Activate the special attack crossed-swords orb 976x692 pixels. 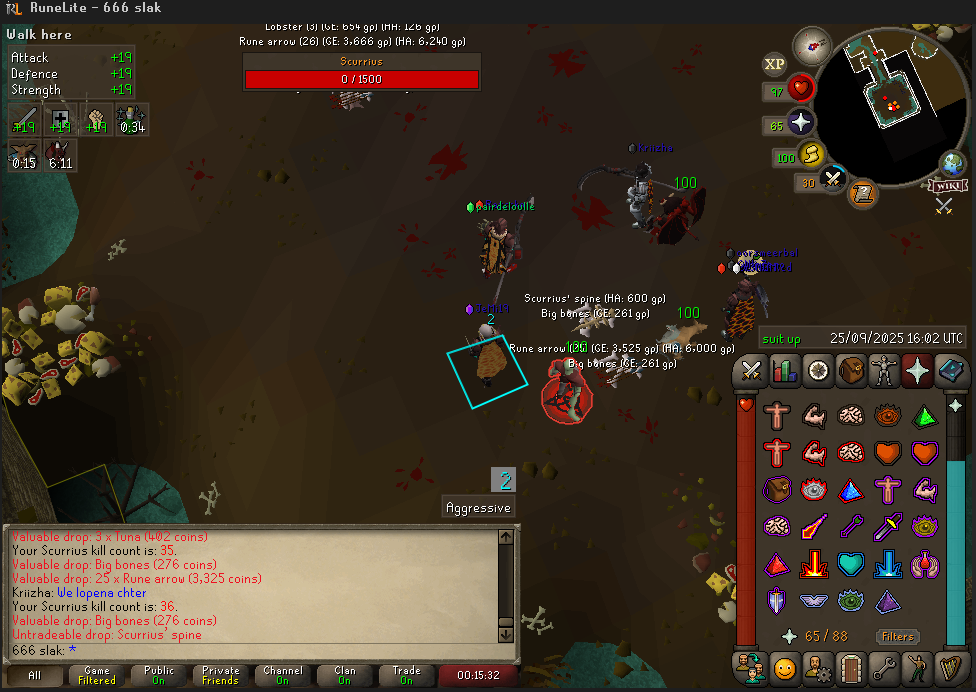click(x=833, y=181)
